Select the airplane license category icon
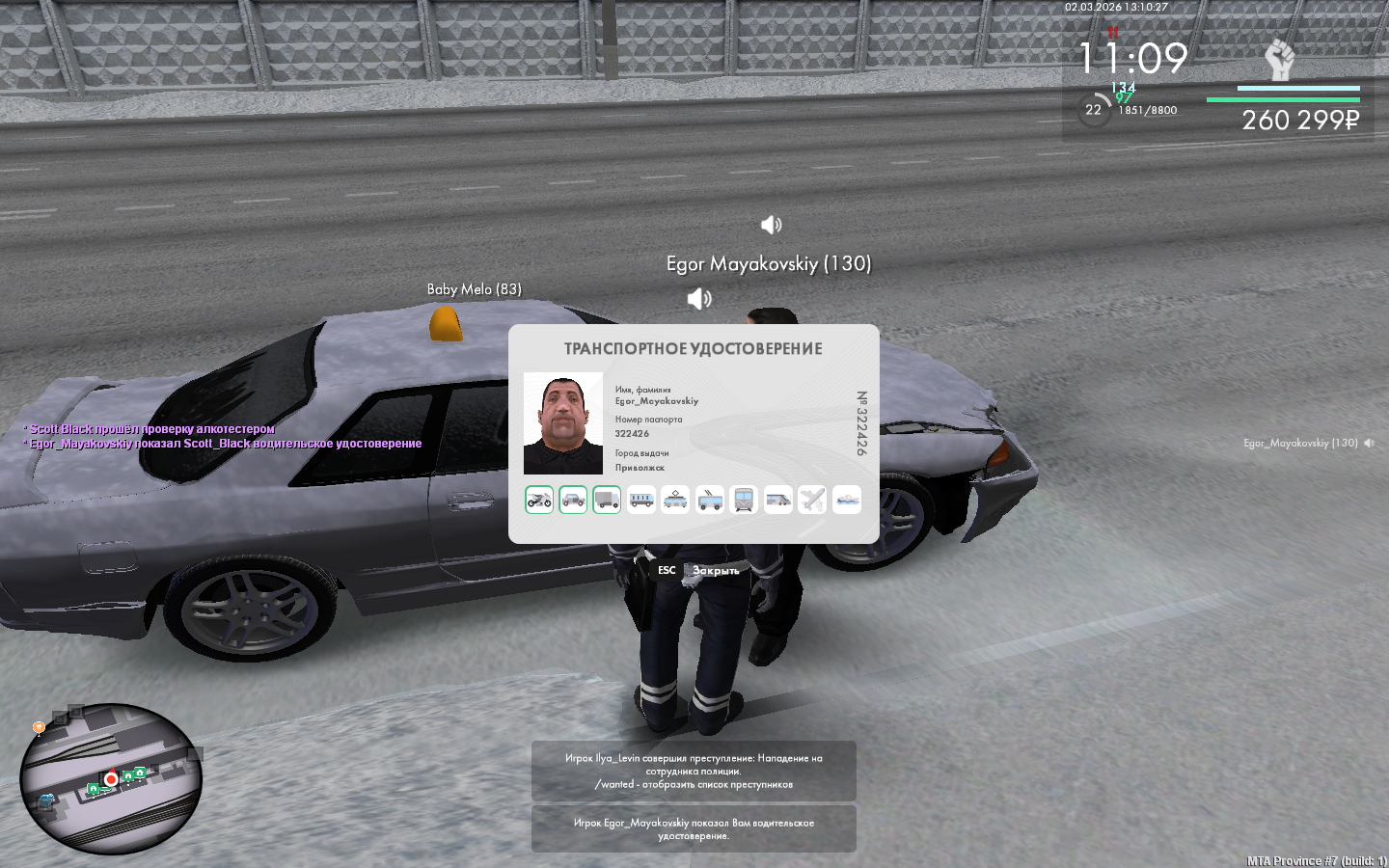This screenshot has width=1389, height=868. [x=812, y=500]
